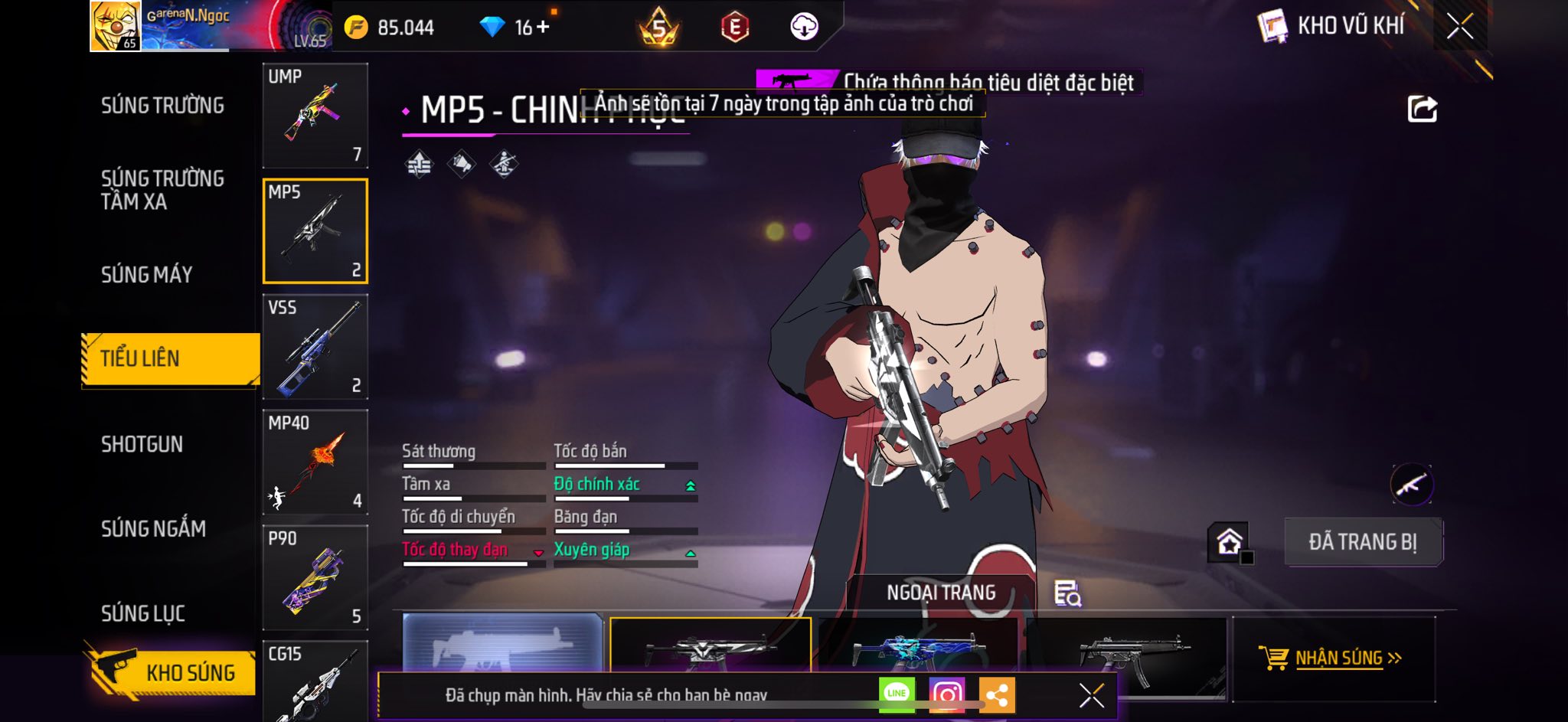Open the player profile avatar

coord(116,26)
